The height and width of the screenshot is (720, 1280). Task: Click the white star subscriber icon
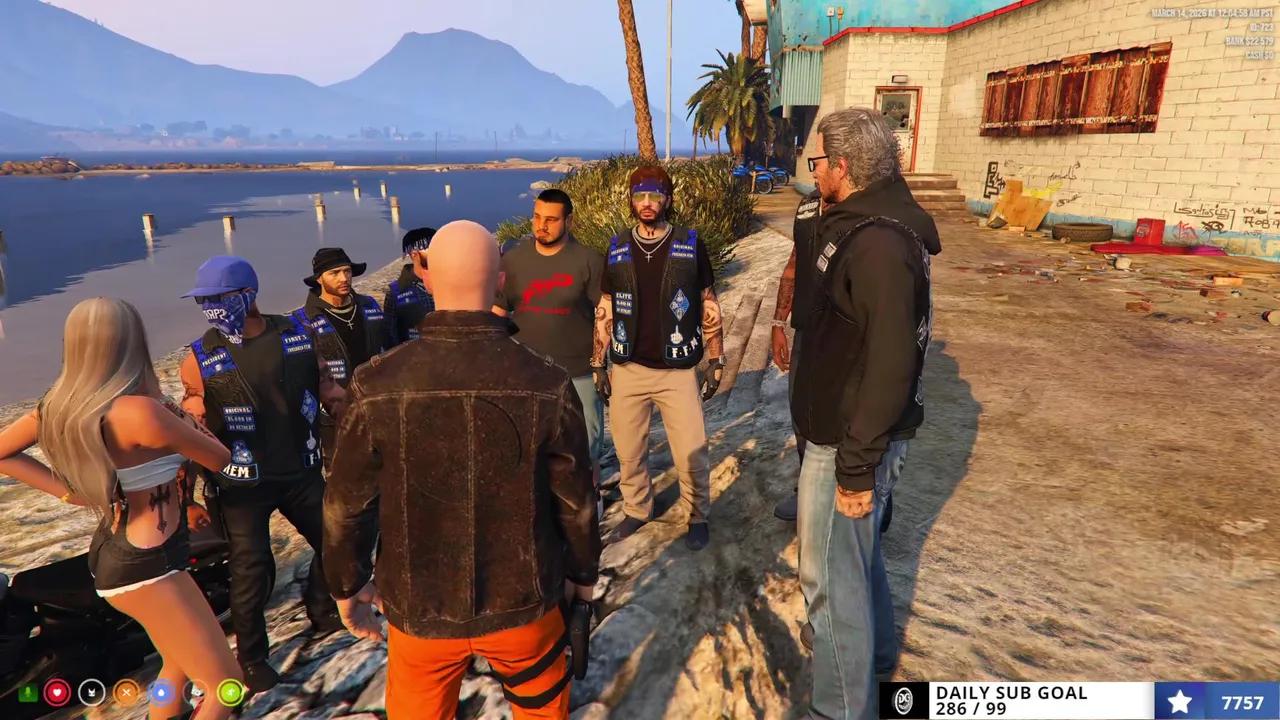(1180, 700)
